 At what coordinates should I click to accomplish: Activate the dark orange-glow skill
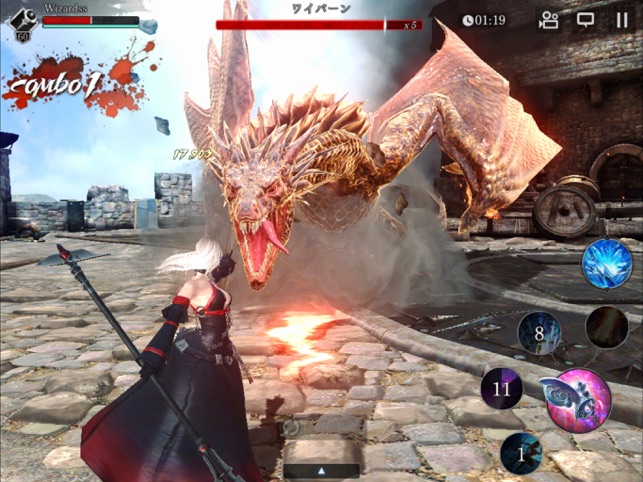606,327
